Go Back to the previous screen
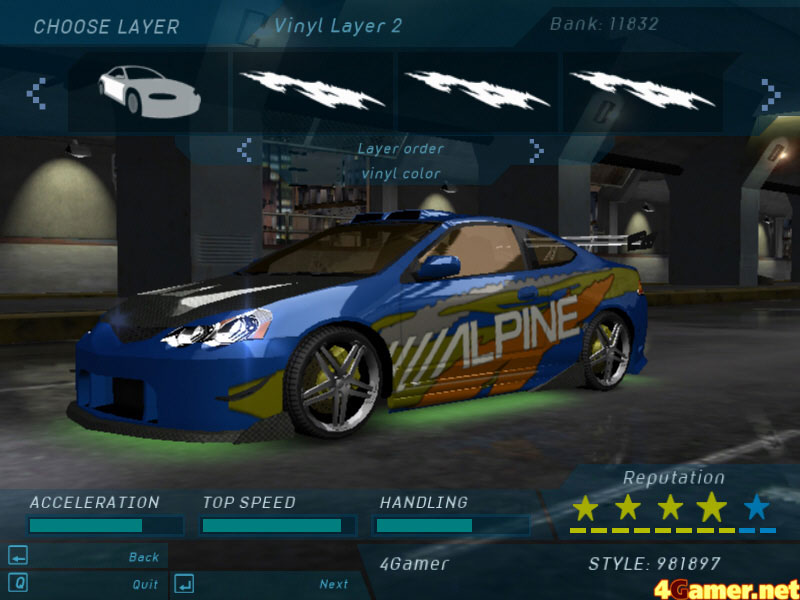Image resolution: width=800 pixels, height=600 pixels. [143, 557]
